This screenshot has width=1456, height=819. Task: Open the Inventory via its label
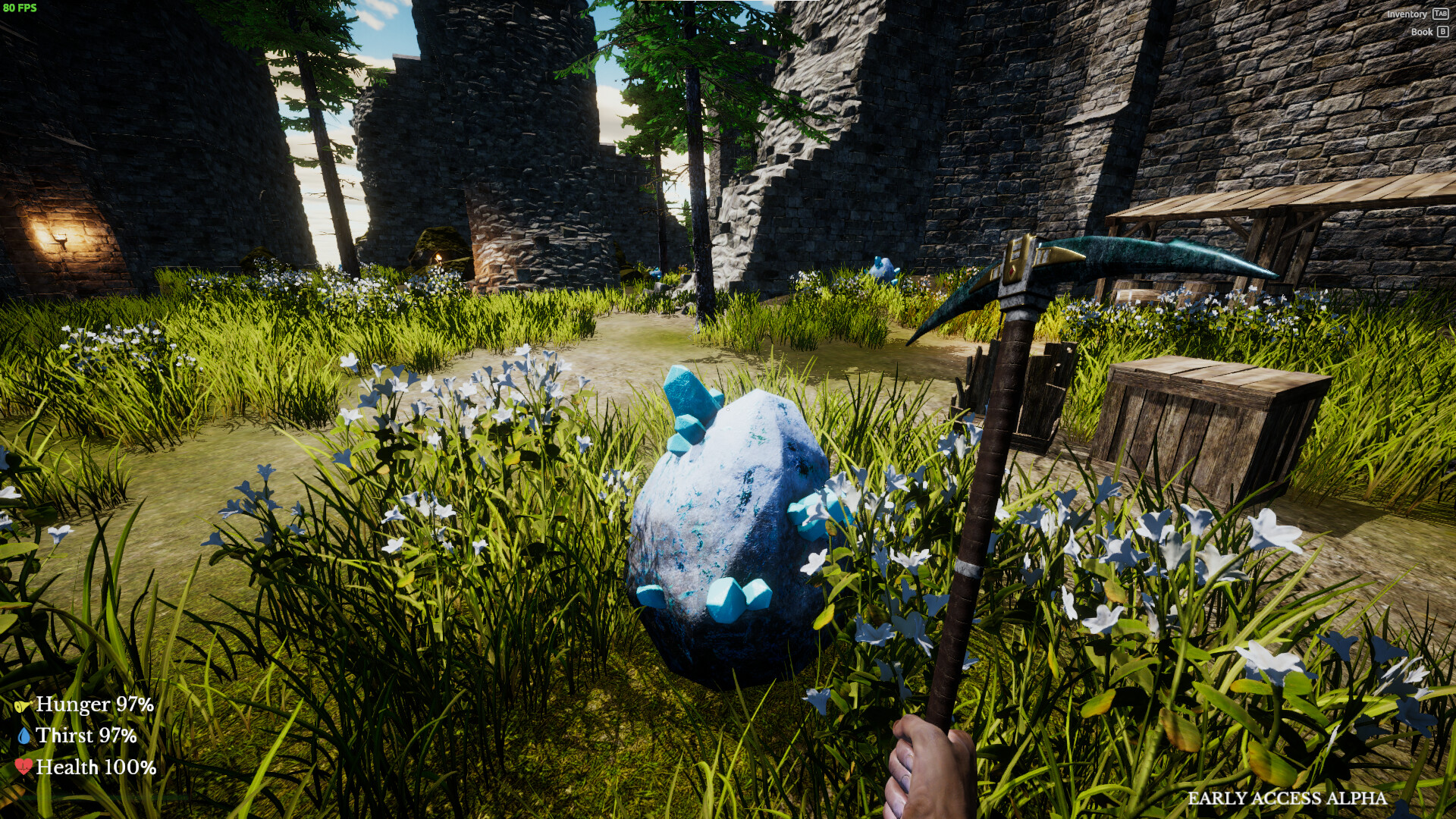pyautogui.click(x=1407, y=14)
